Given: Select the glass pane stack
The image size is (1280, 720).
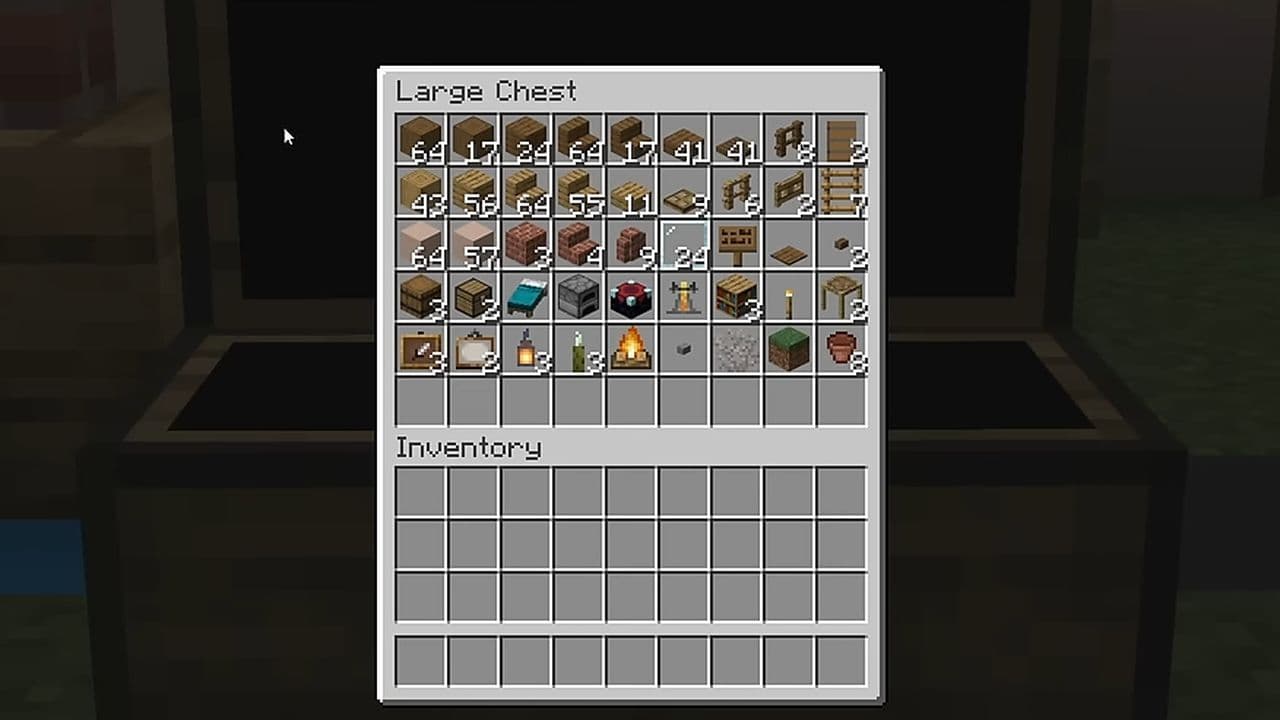Looking at the screenshot, I should 684,244.
